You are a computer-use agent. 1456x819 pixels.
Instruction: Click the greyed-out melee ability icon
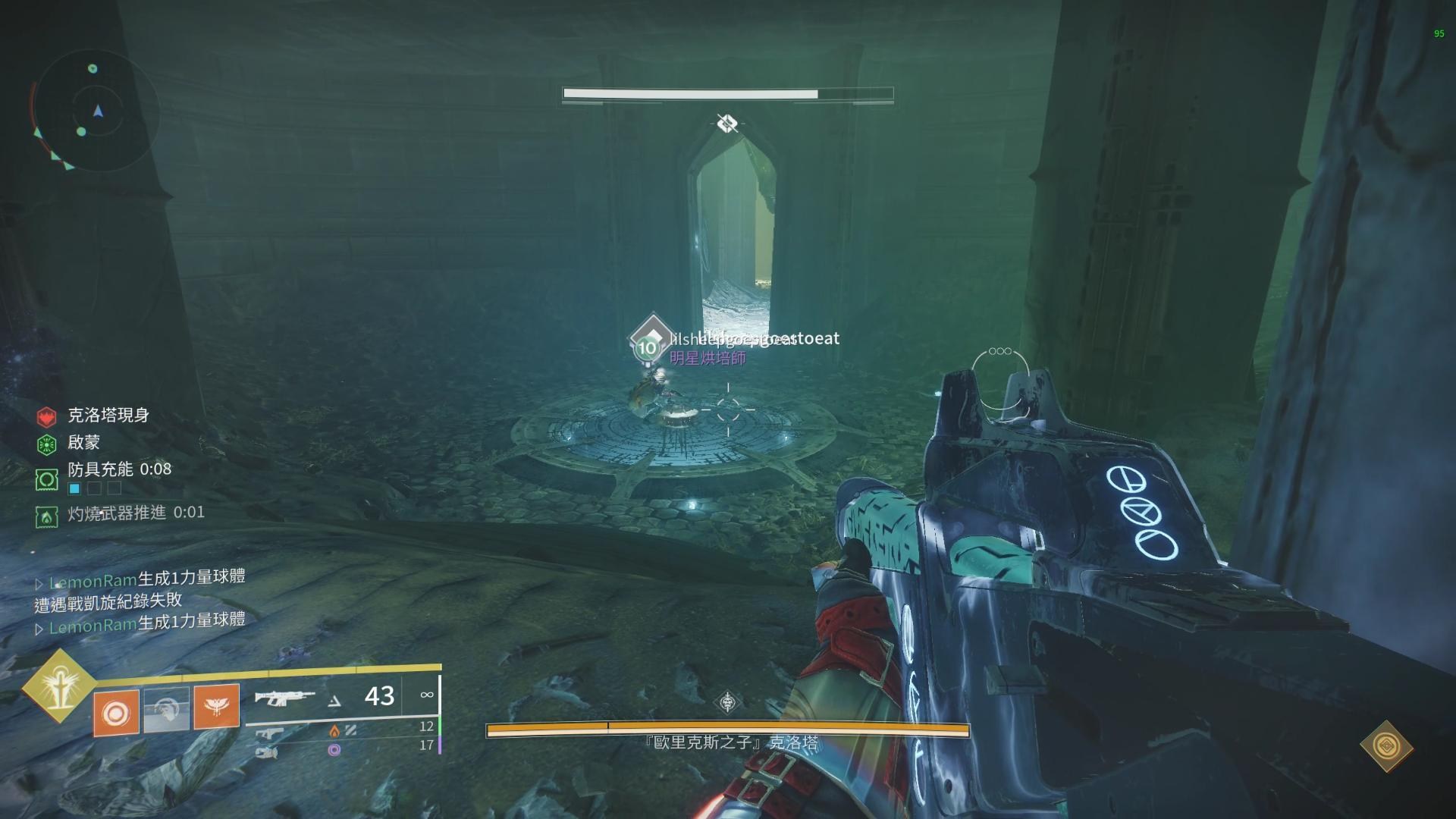(x=167, y=710)
